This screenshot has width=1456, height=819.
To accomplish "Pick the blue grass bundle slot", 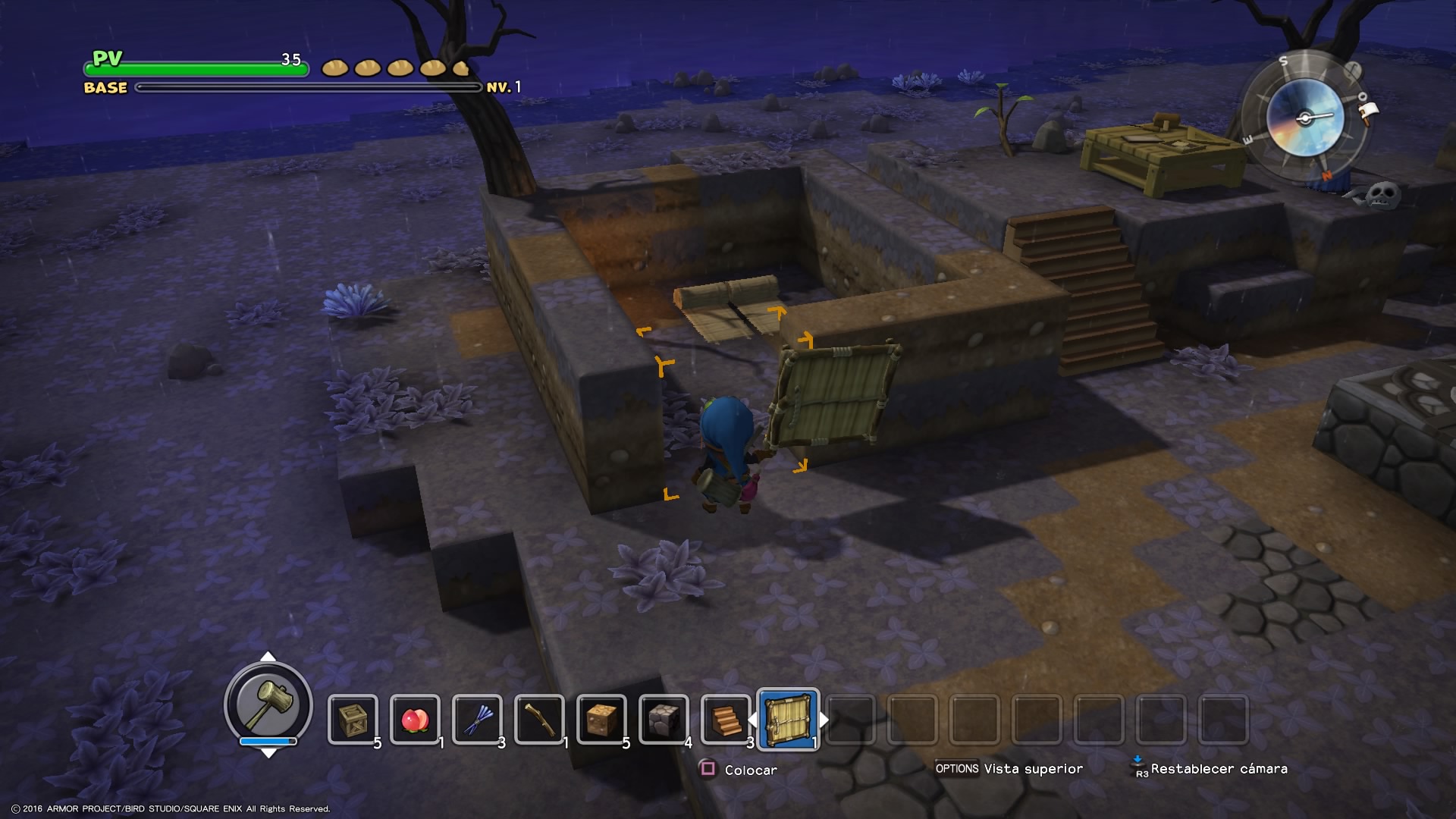I will tap(477, 719).
